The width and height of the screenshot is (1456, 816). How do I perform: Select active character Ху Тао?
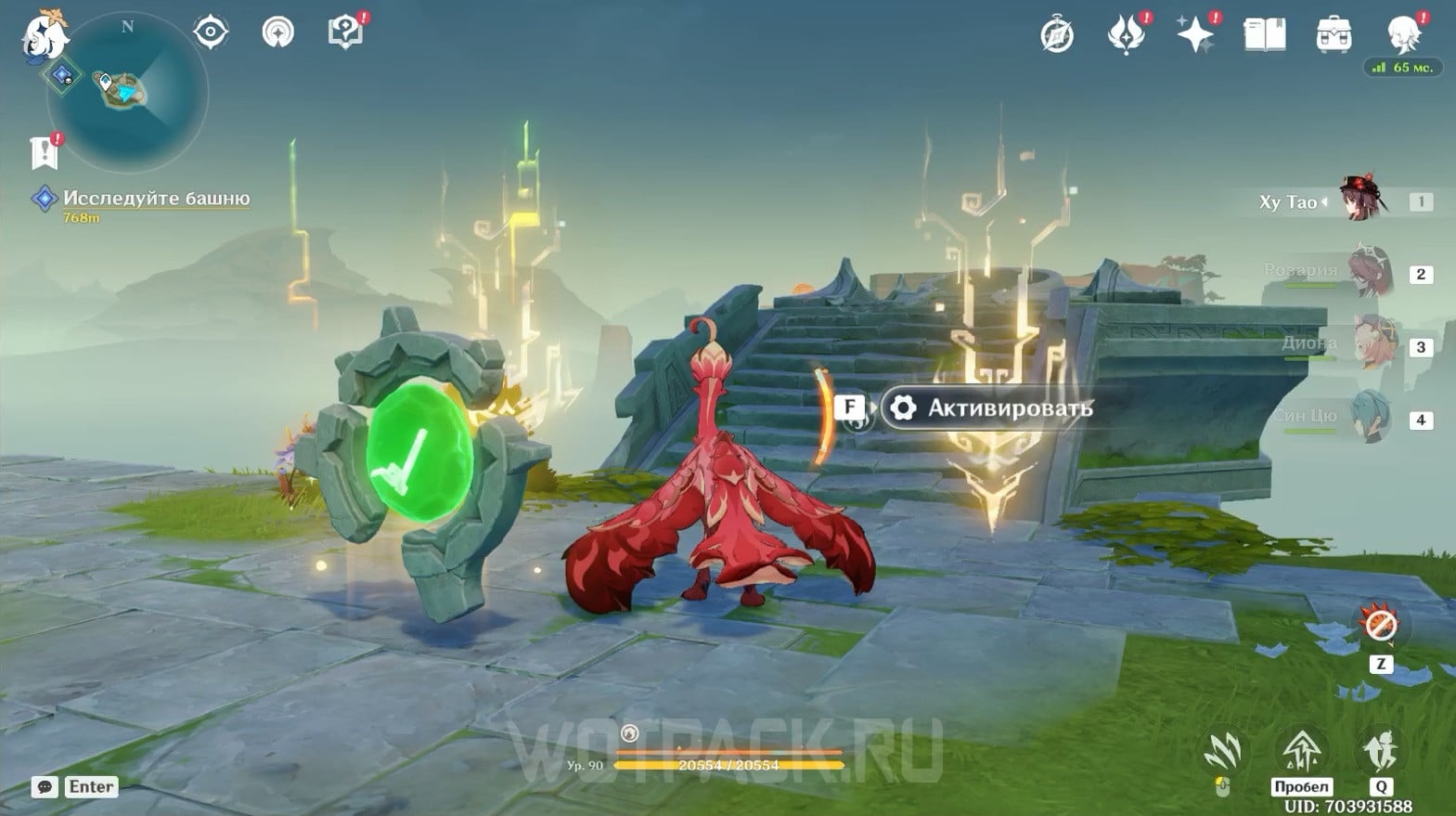(x=1362, y=201)
